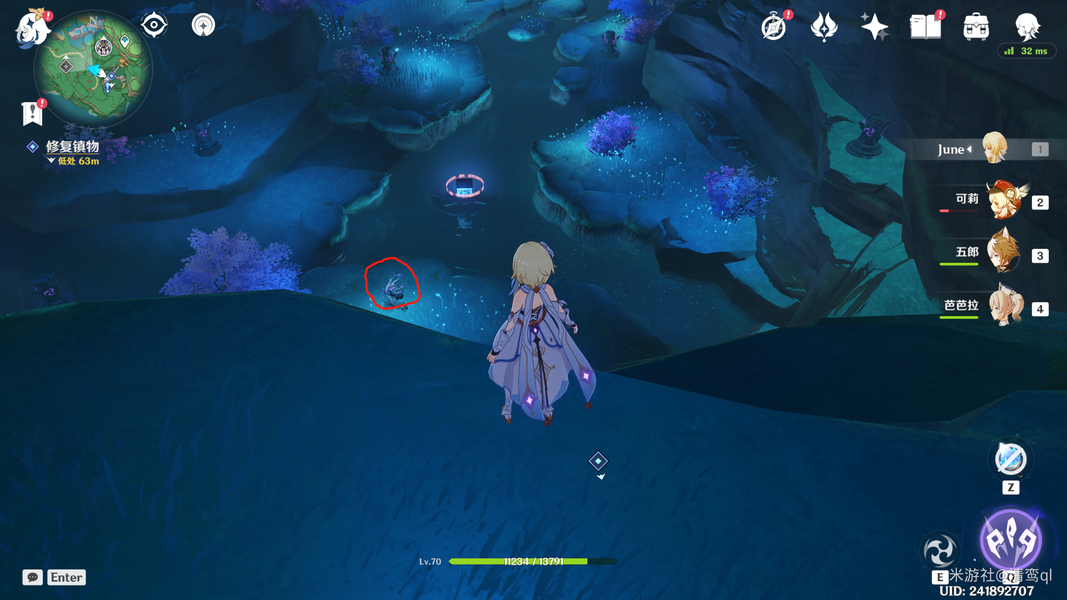Open the compass events icon
The image size is (1067, 600).
pyautogui.click(x=774, y=27)
